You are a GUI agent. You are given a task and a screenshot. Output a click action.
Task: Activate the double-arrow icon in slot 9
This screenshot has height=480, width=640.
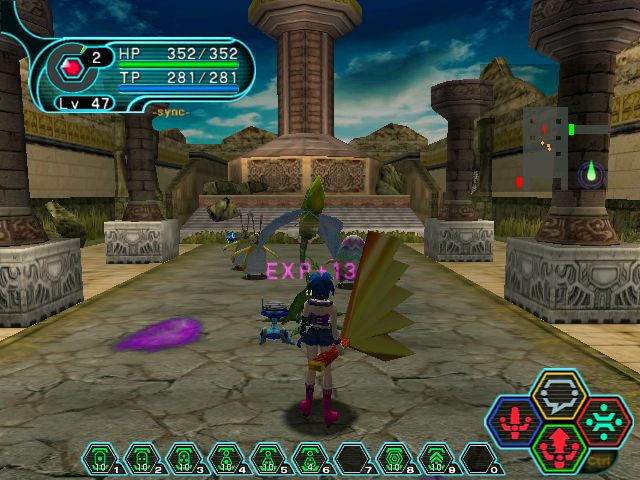(x=437, y=458)
